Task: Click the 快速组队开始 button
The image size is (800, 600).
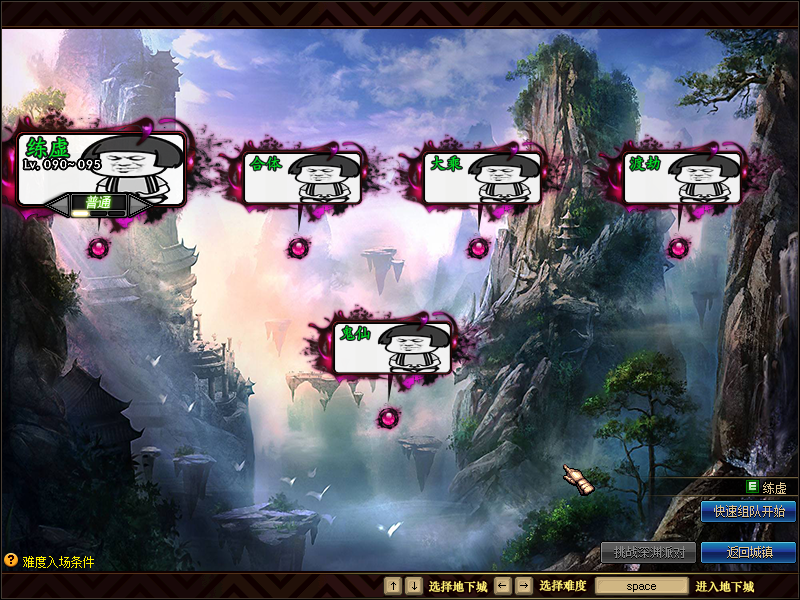Action: pos(748,512)
